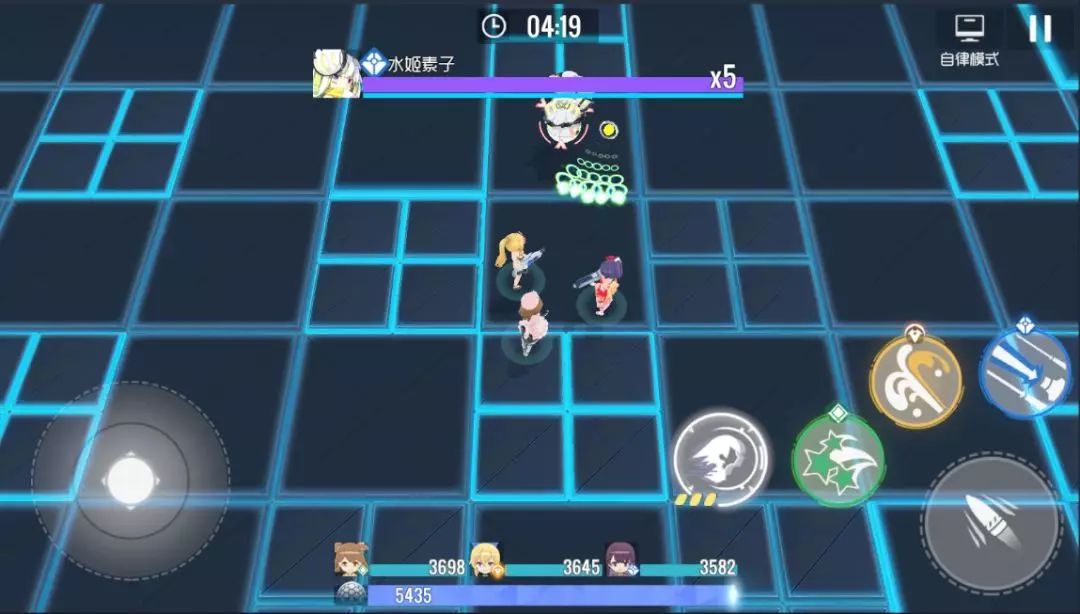The width and height of the screenshot is (1080, 614).
Task: Toggle the 自律模式 auto mode
Action: (x=969, y=40)
